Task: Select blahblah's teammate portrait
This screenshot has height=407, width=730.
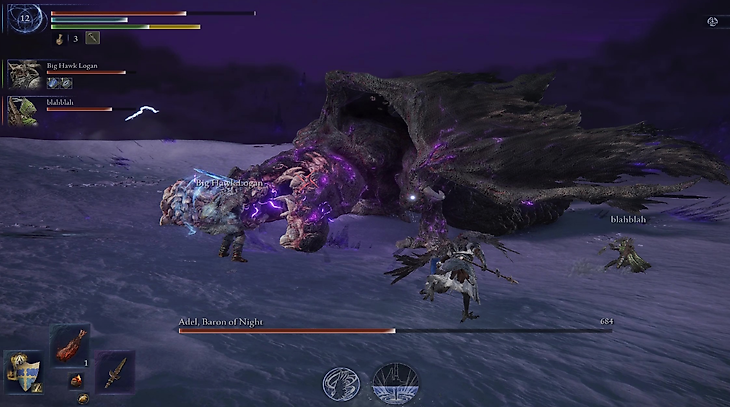Action: click(23, 109)
